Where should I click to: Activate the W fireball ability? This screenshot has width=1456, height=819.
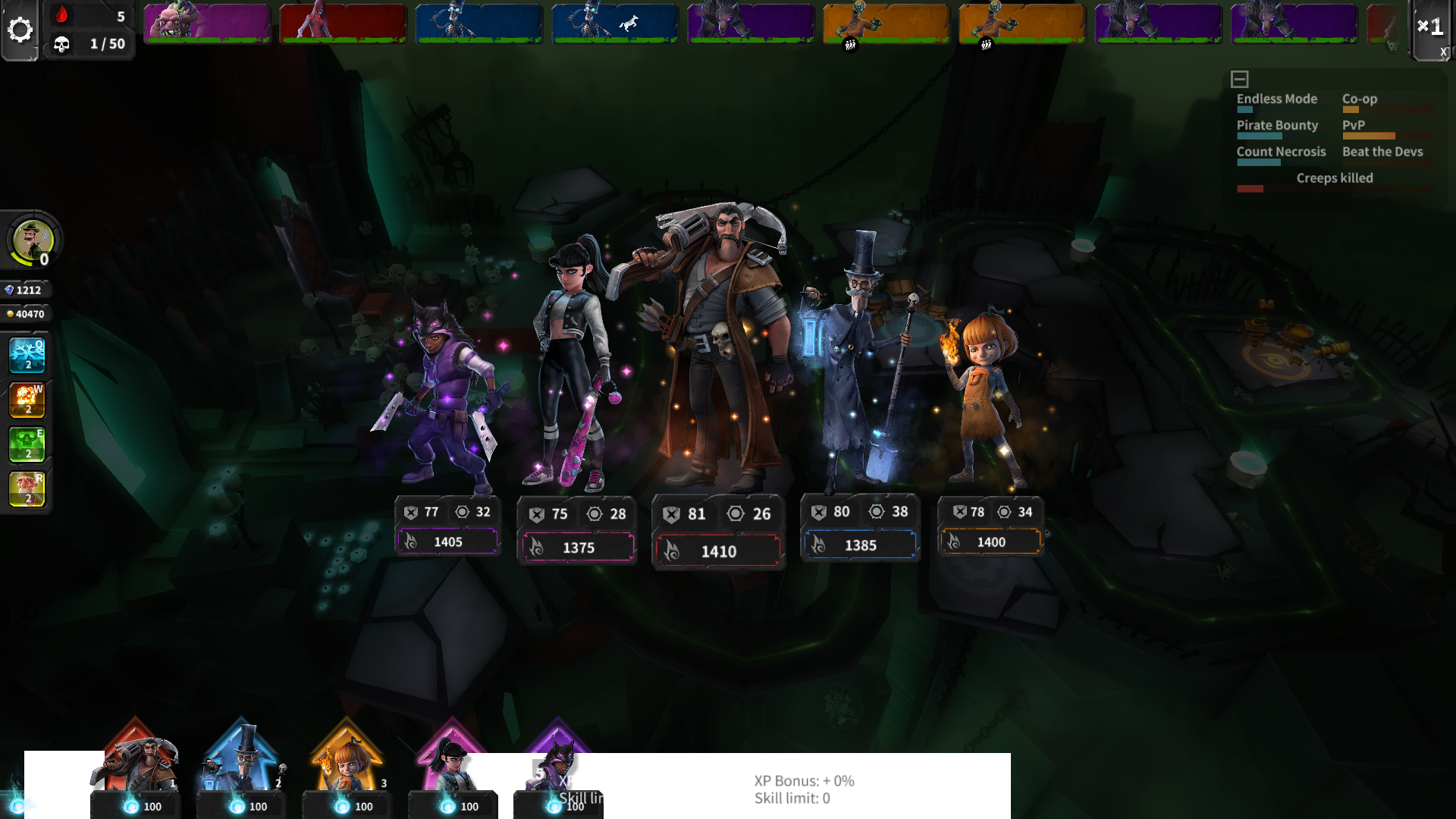pos(26,400)
